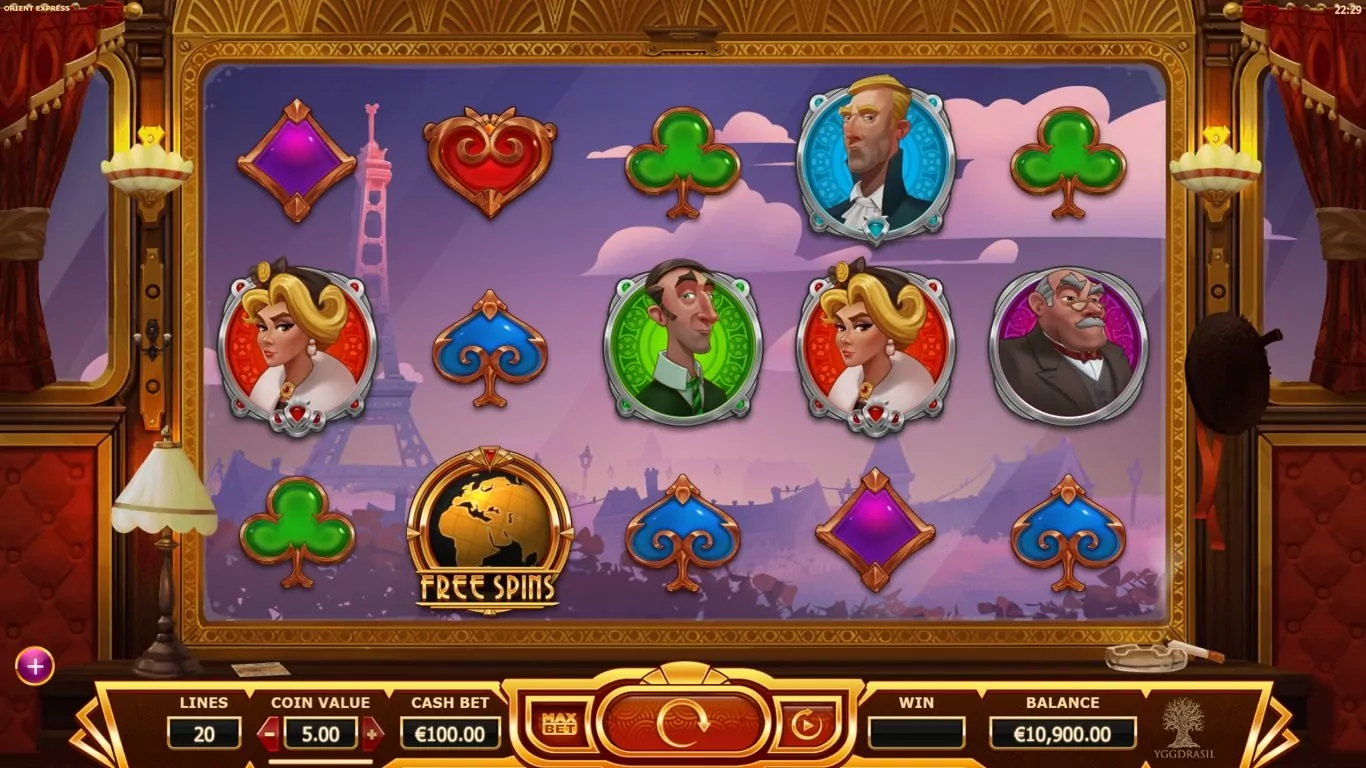Start autoplay with the small play button
This screenshot has width=1366, height=768.
807,724
